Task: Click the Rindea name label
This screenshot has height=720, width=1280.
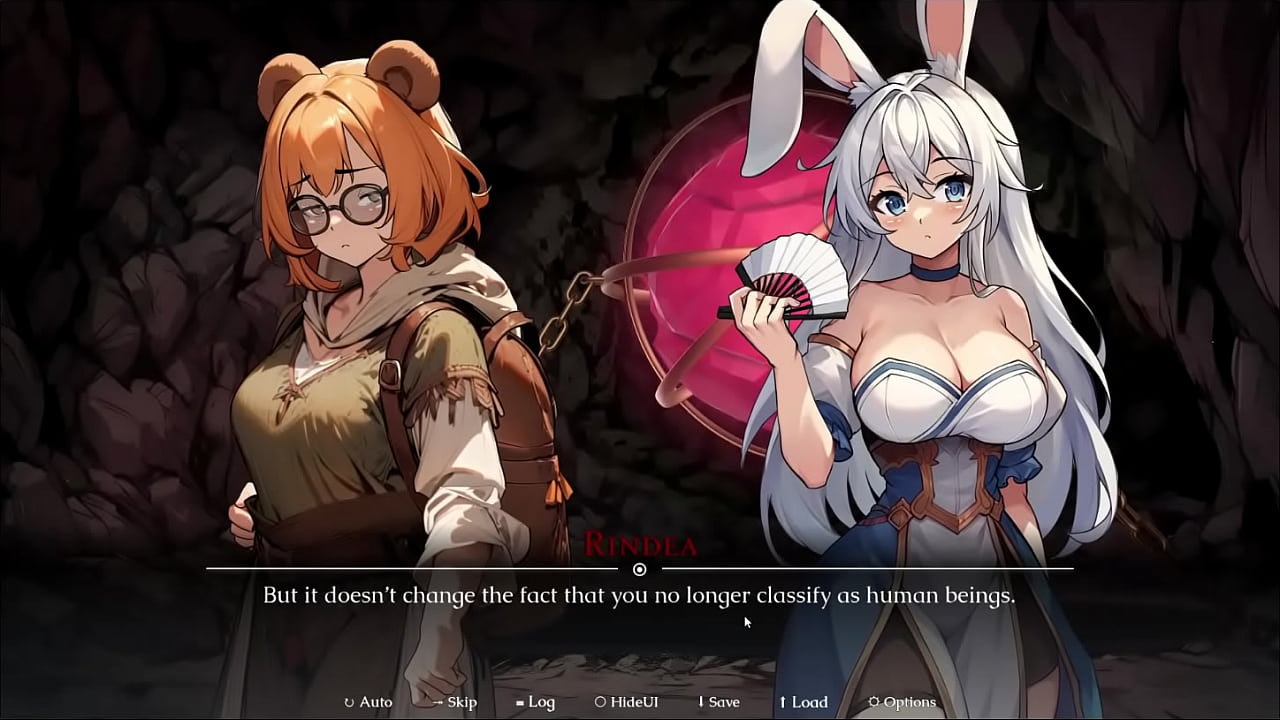Action: click(x=640, y=544)
